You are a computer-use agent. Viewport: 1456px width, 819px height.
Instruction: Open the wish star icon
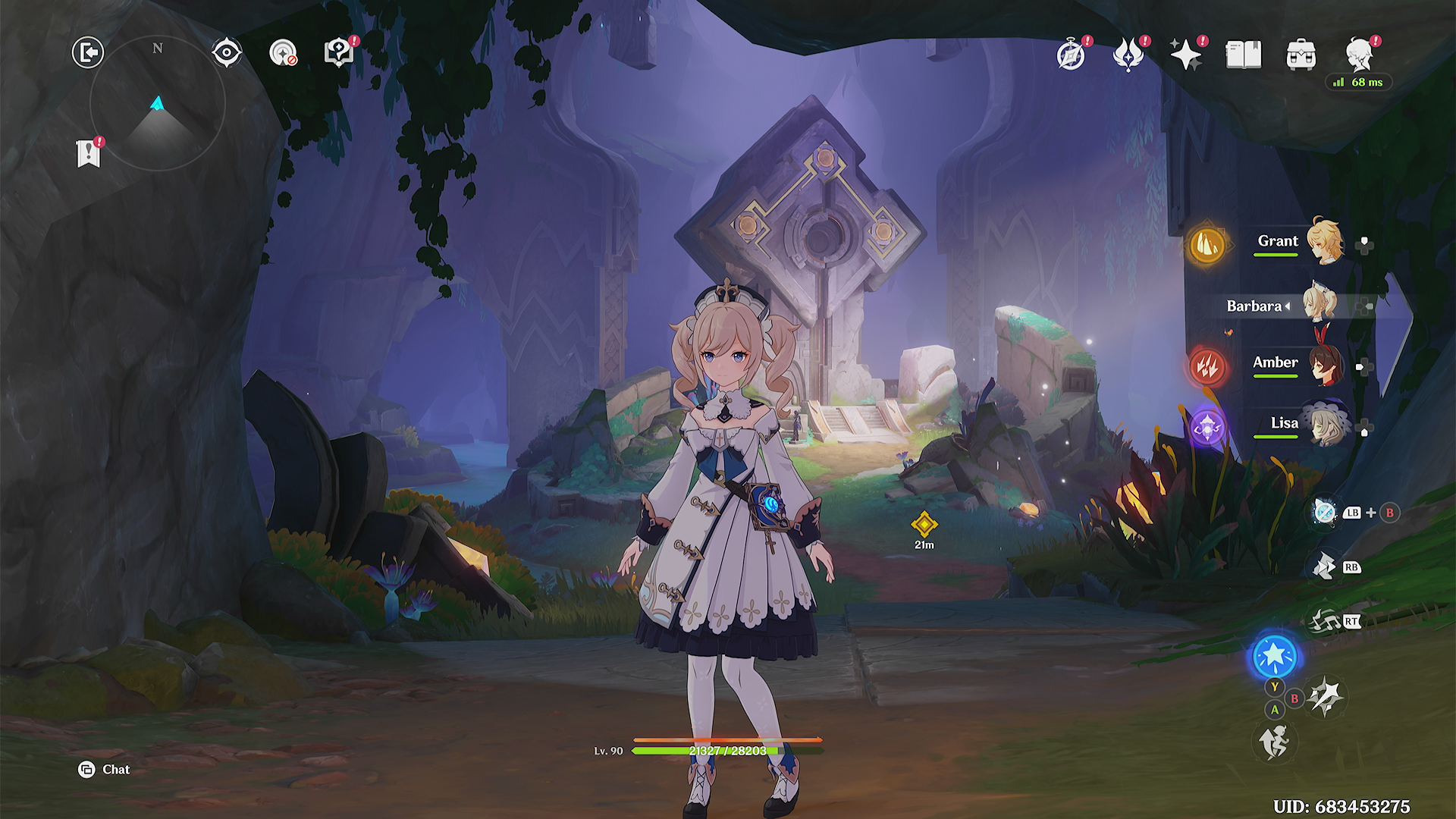(1186, 55)
